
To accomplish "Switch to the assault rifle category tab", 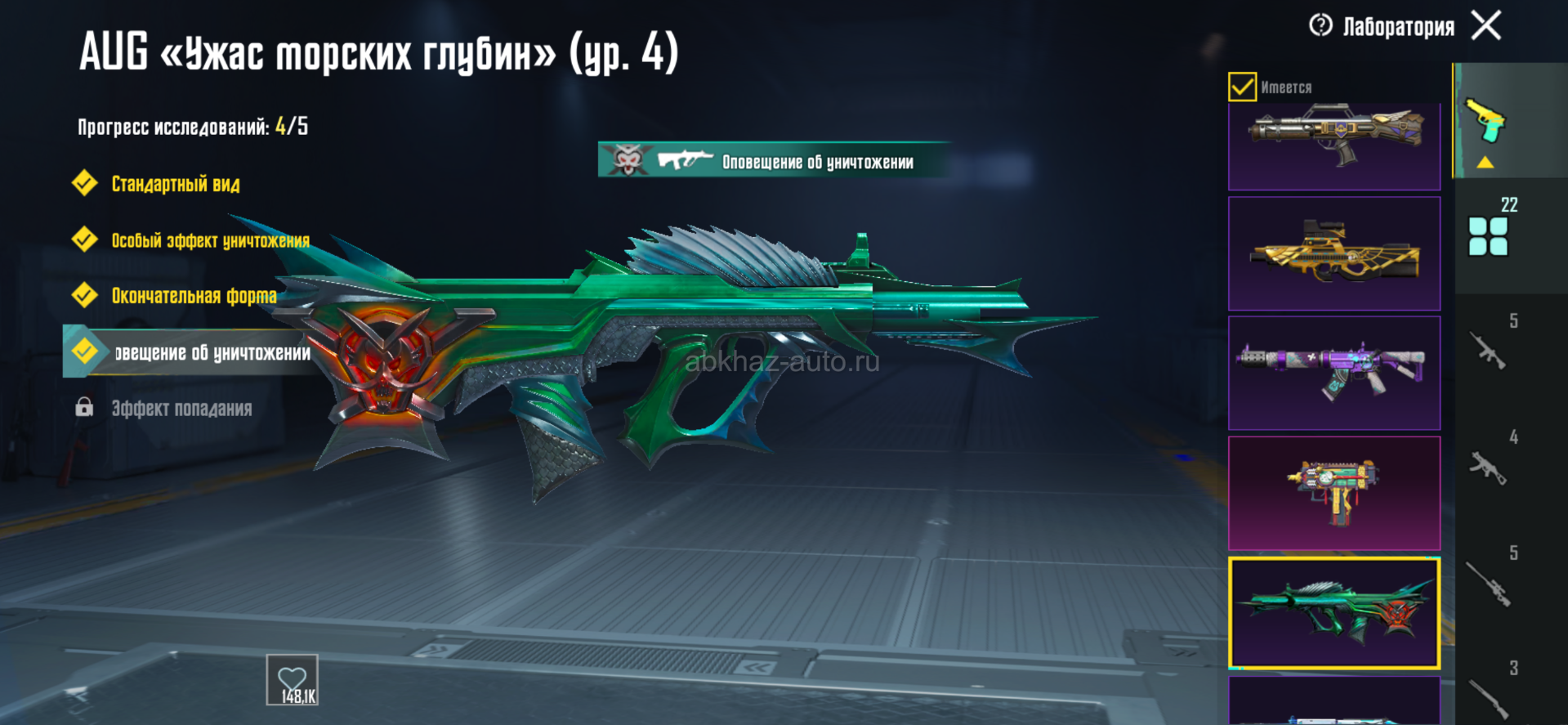I will point(1488,350).
